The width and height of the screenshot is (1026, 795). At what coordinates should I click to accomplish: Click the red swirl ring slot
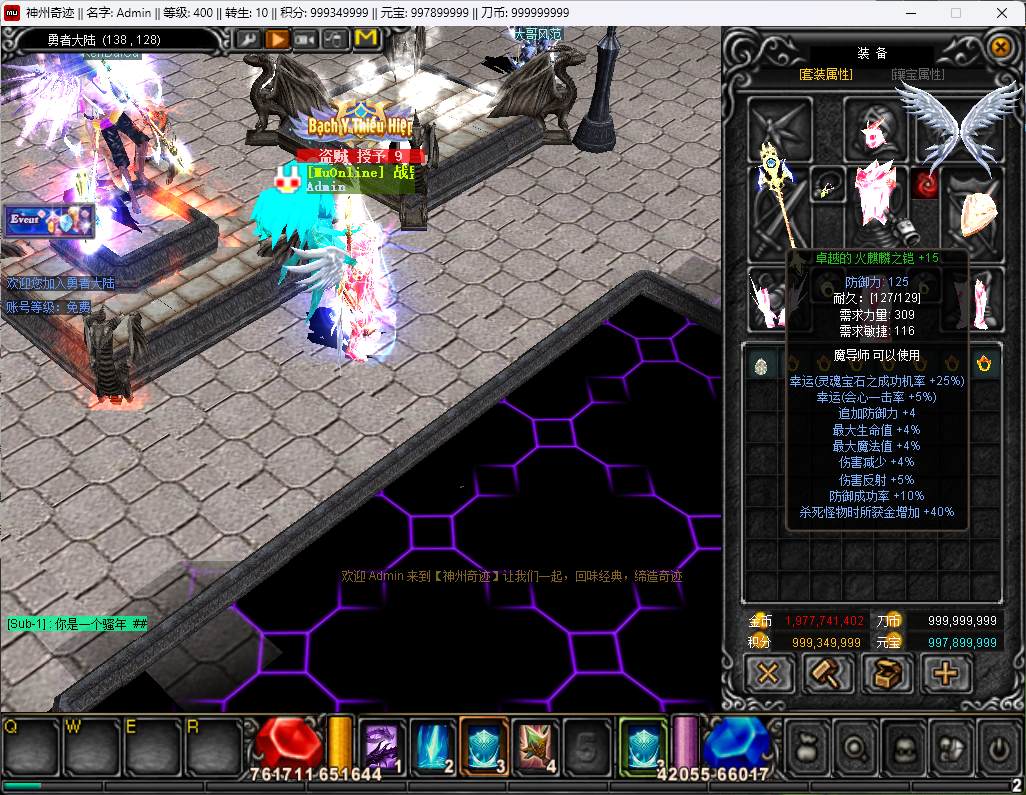(926, 185)
